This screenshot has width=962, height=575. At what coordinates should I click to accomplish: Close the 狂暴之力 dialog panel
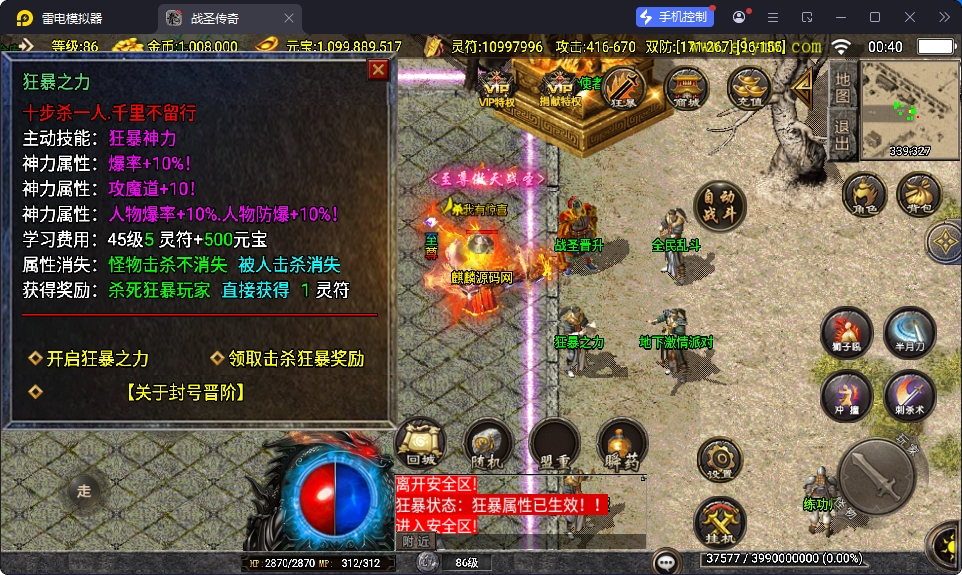[378, 69]
